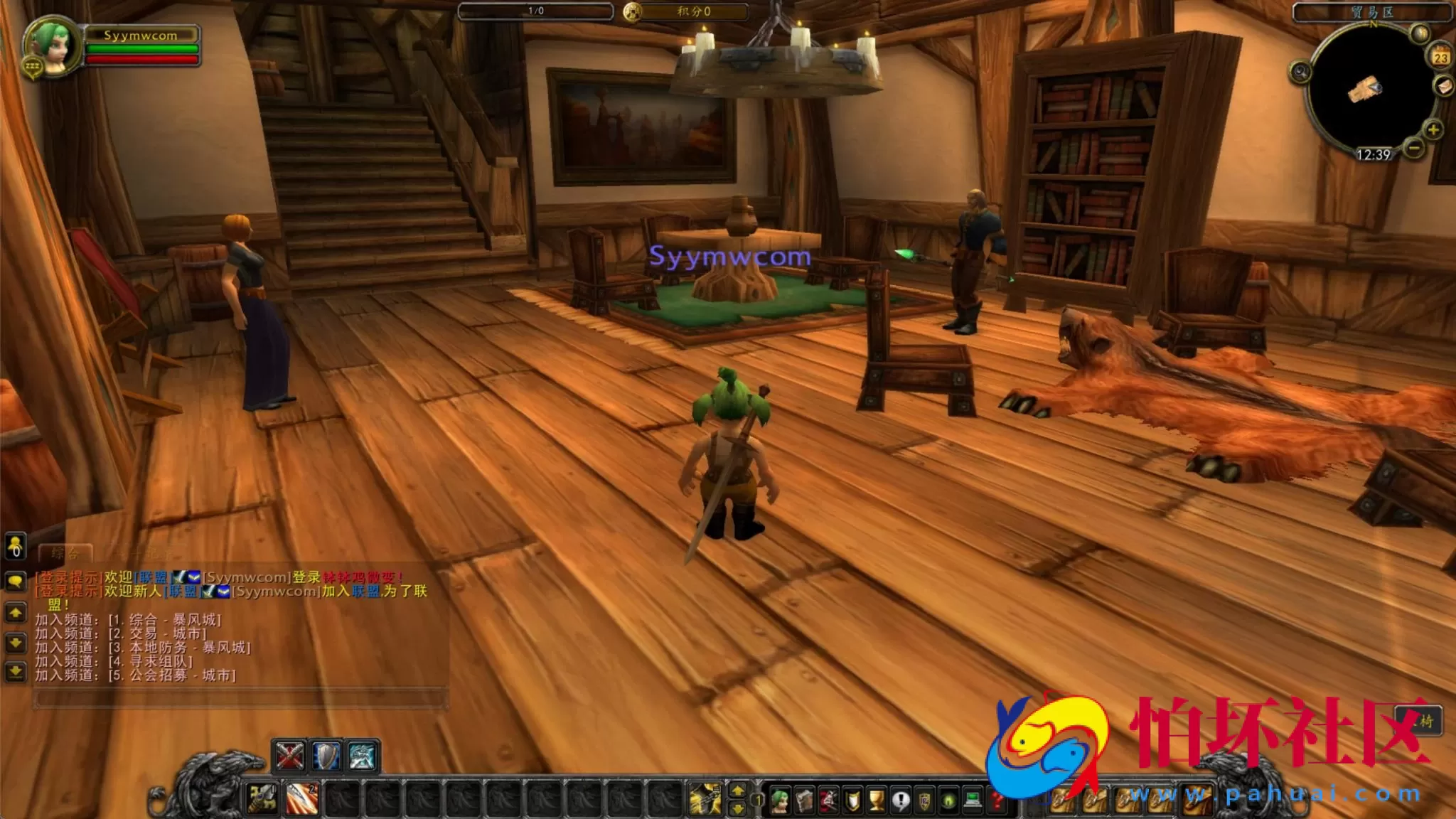Activate the third blue stance ability

tap(361, 756)
